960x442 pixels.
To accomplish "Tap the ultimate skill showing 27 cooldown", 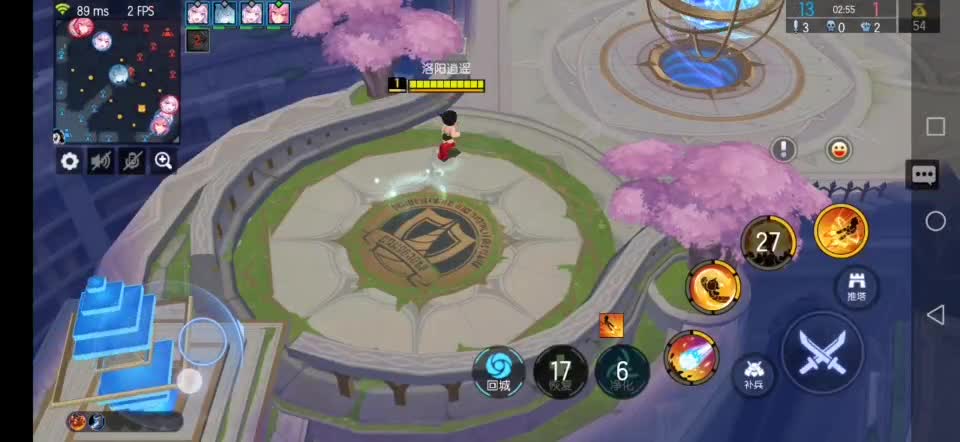I will 768,242.
